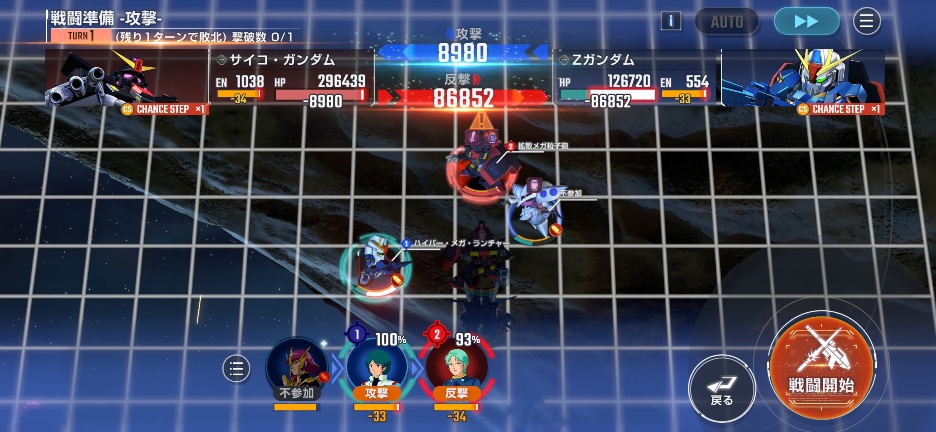Toggle AUTO battle mode
Screen dimensions: 936x432
coord(727,21)
